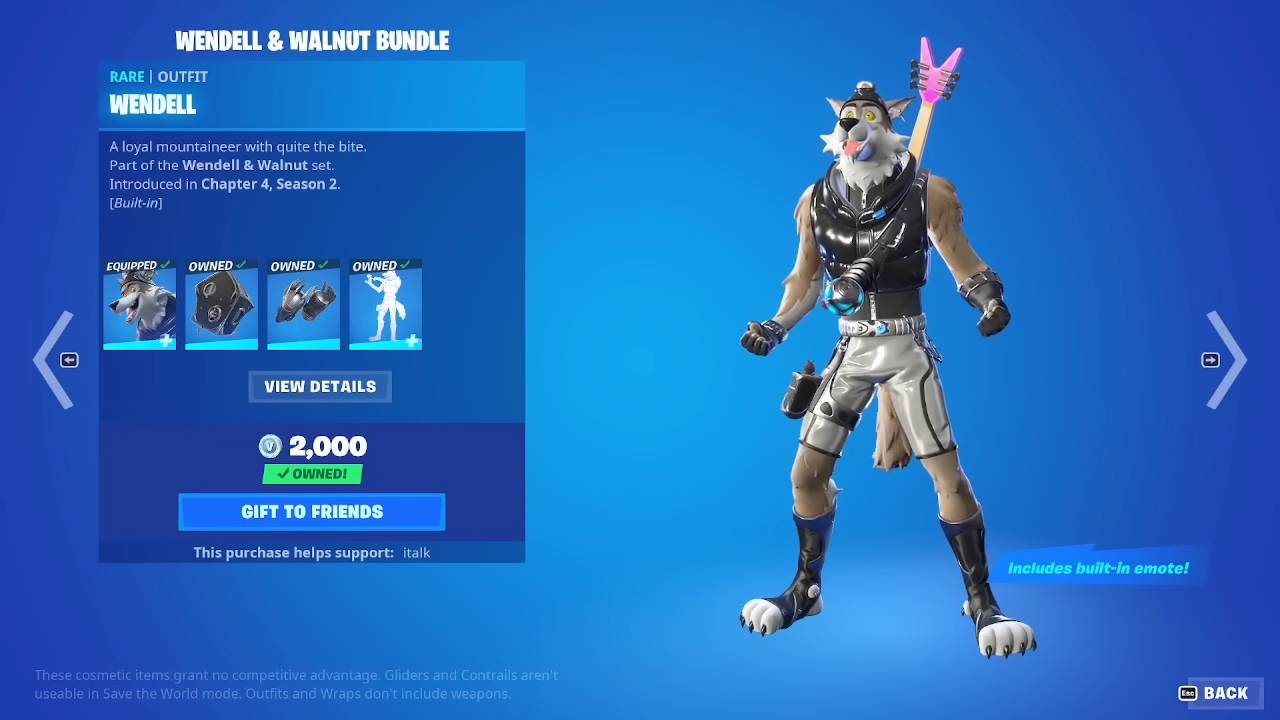Click the Esc key icon on the Back button
The height and width of the screenshot is (720, 1280).
pos(1188,692)
